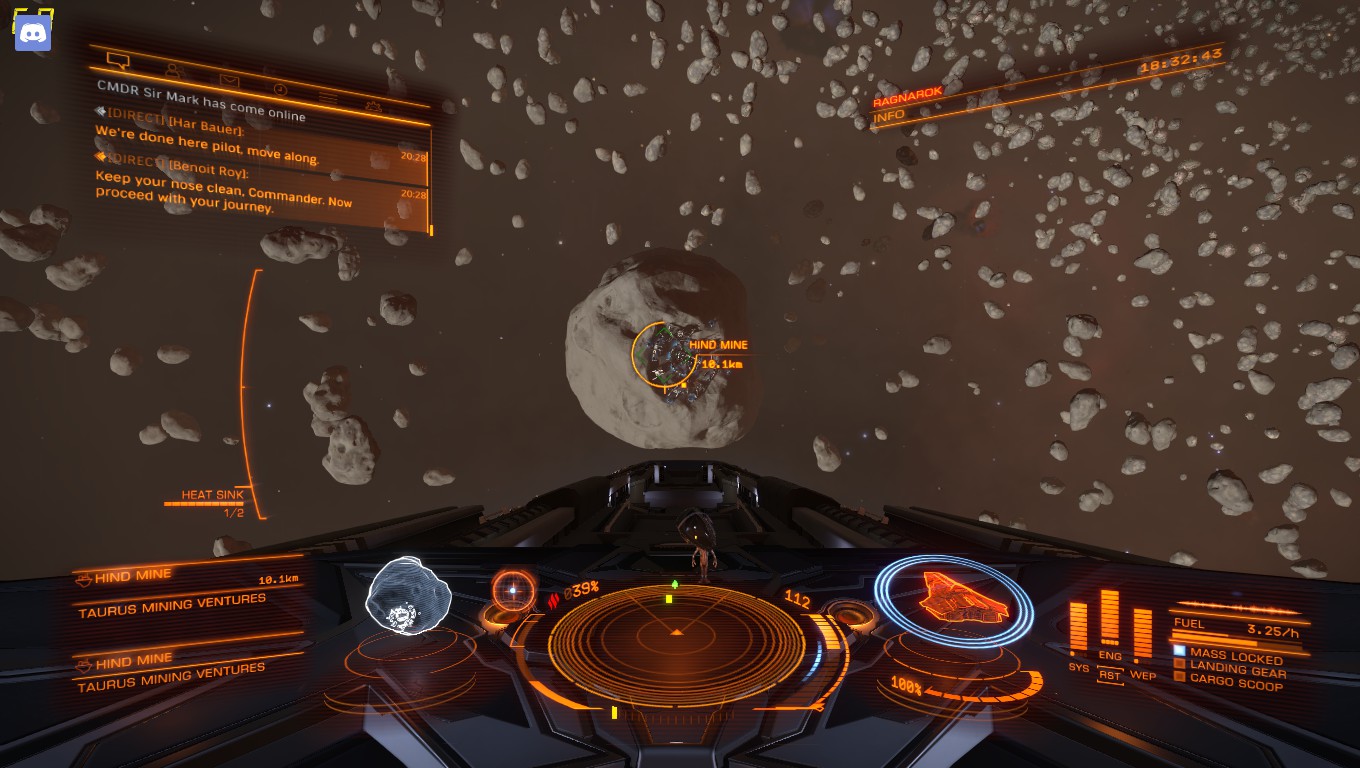The image size is (1360, 768).
Task: Open the comms settings gear tab
Action: (x=372, y=106)
